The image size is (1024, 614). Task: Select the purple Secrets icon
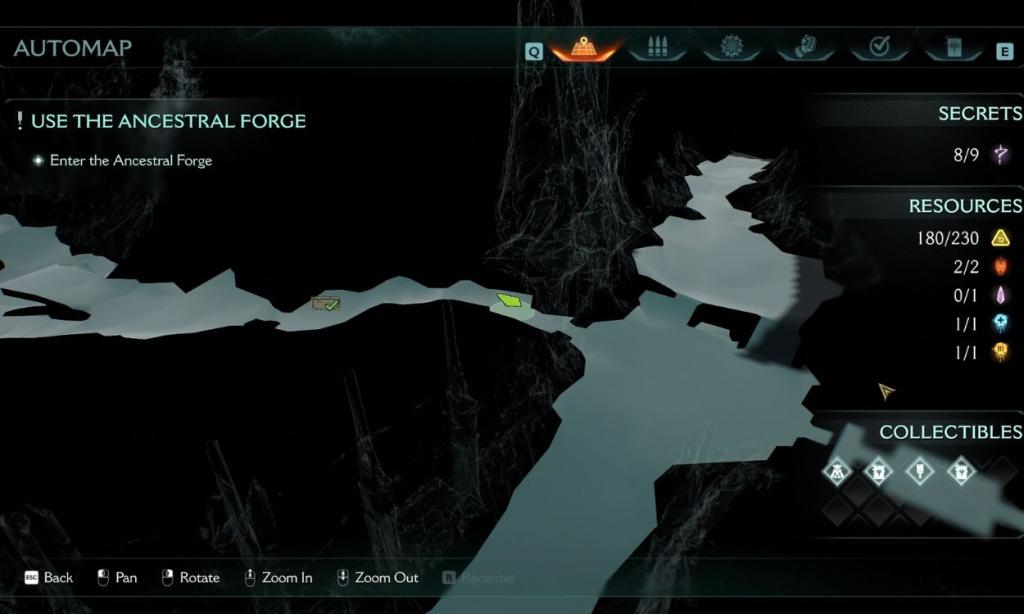pyautogui.click(x=999, y=154)
